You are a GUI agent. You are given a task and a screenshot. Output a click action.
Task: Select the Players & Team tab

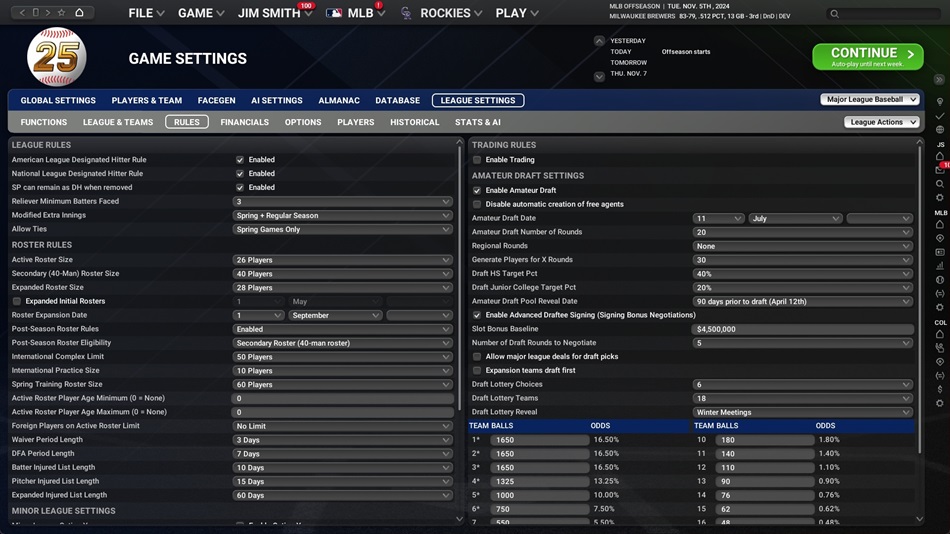(147, 100)
